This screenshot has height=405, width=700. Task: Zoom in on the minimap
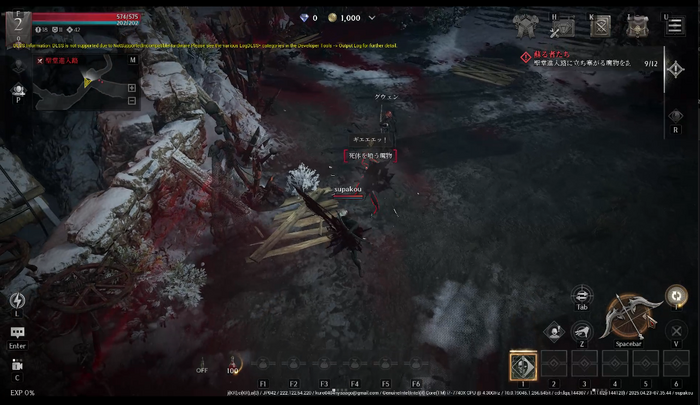coord(132,87)
